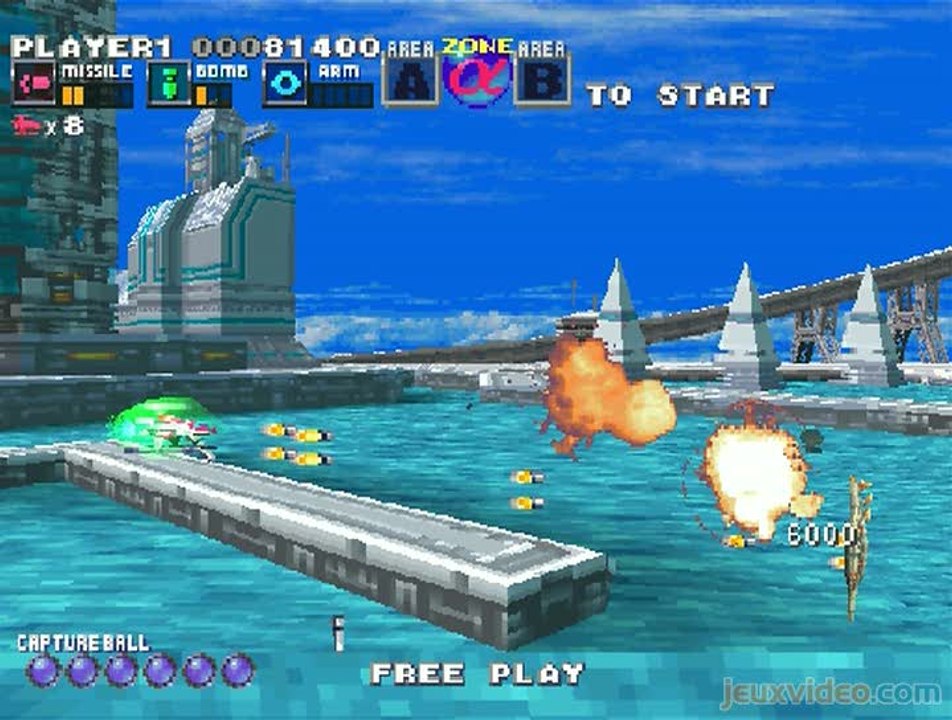Select the Area A route tile
Image resolution: width=952 pixels, height=720 pixels.
(x=411, y=80)
